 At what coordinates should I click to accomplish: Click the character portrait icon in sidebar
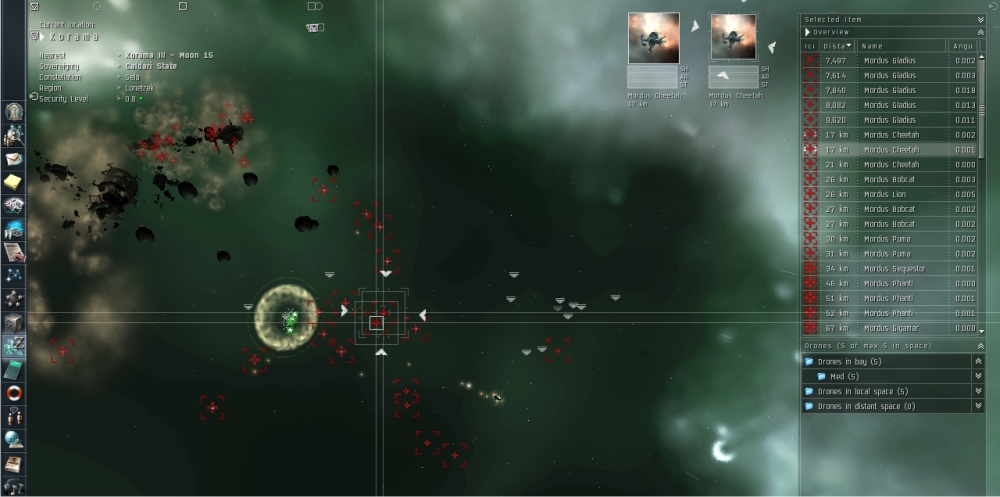(x=14, y=136)
